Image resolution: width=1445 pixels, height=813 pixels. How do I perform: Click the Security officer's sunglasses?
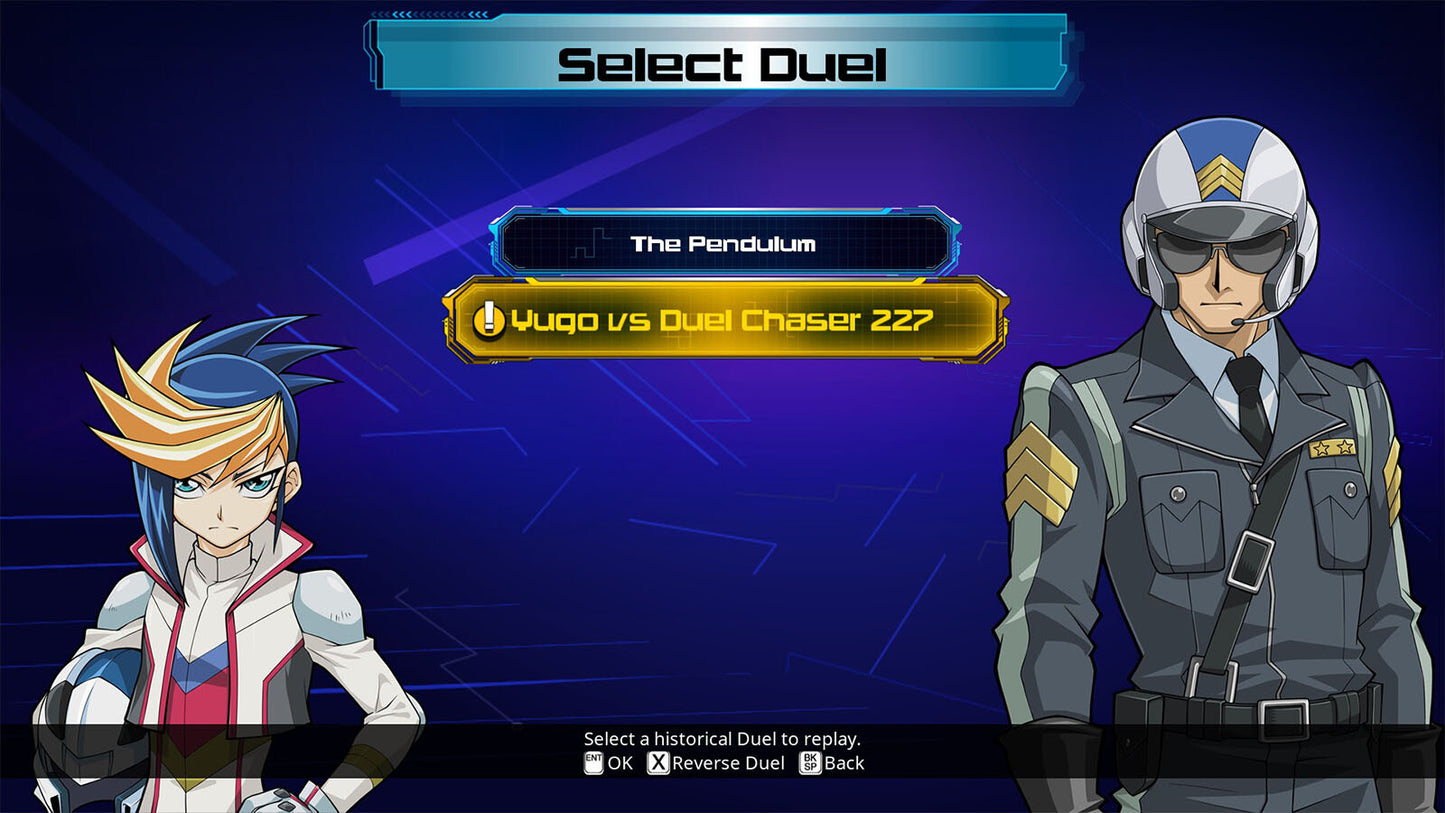click(x=1220, y=253)
